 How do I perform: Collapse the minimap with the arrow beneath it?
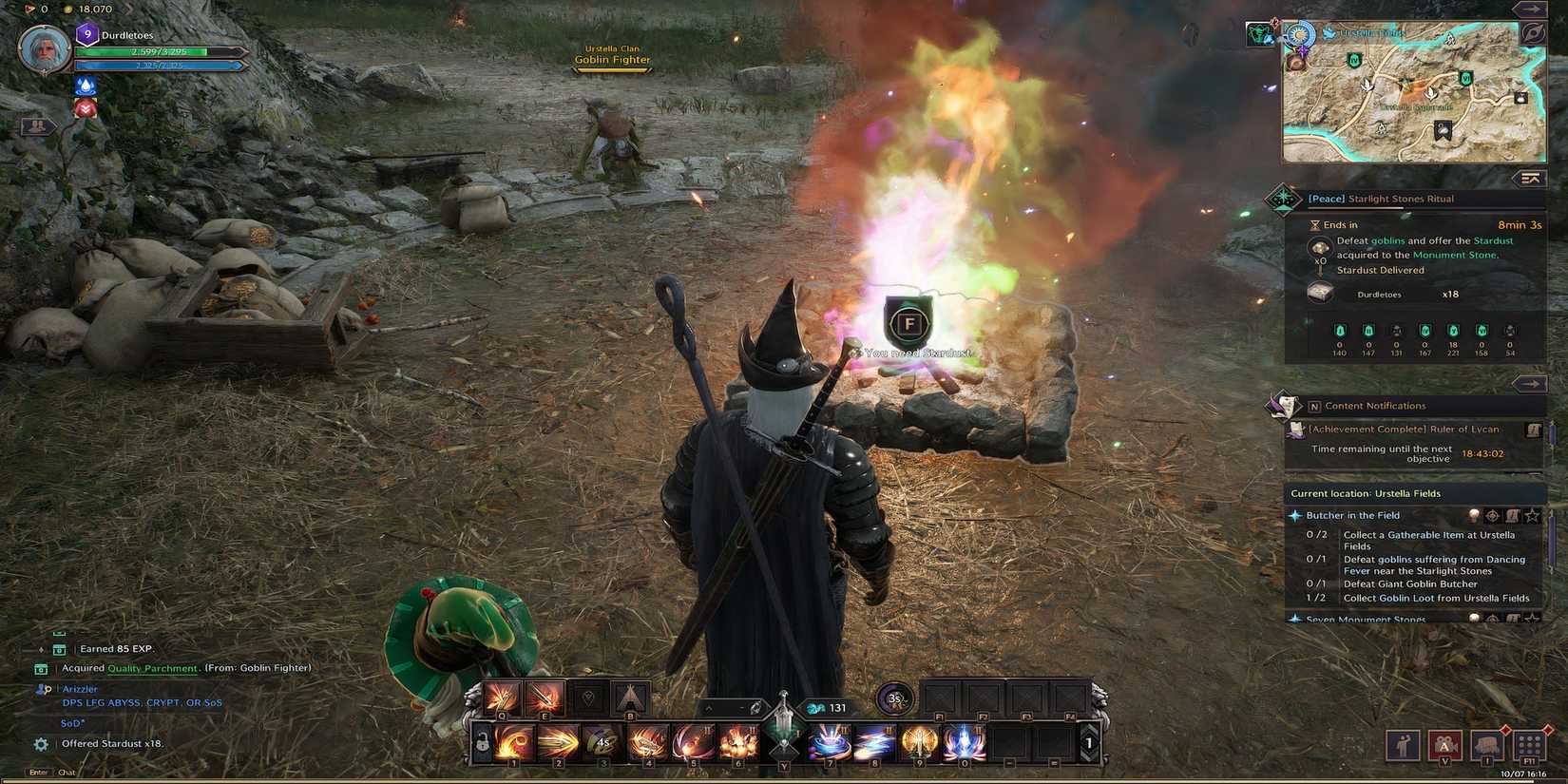click(1530, 179)
